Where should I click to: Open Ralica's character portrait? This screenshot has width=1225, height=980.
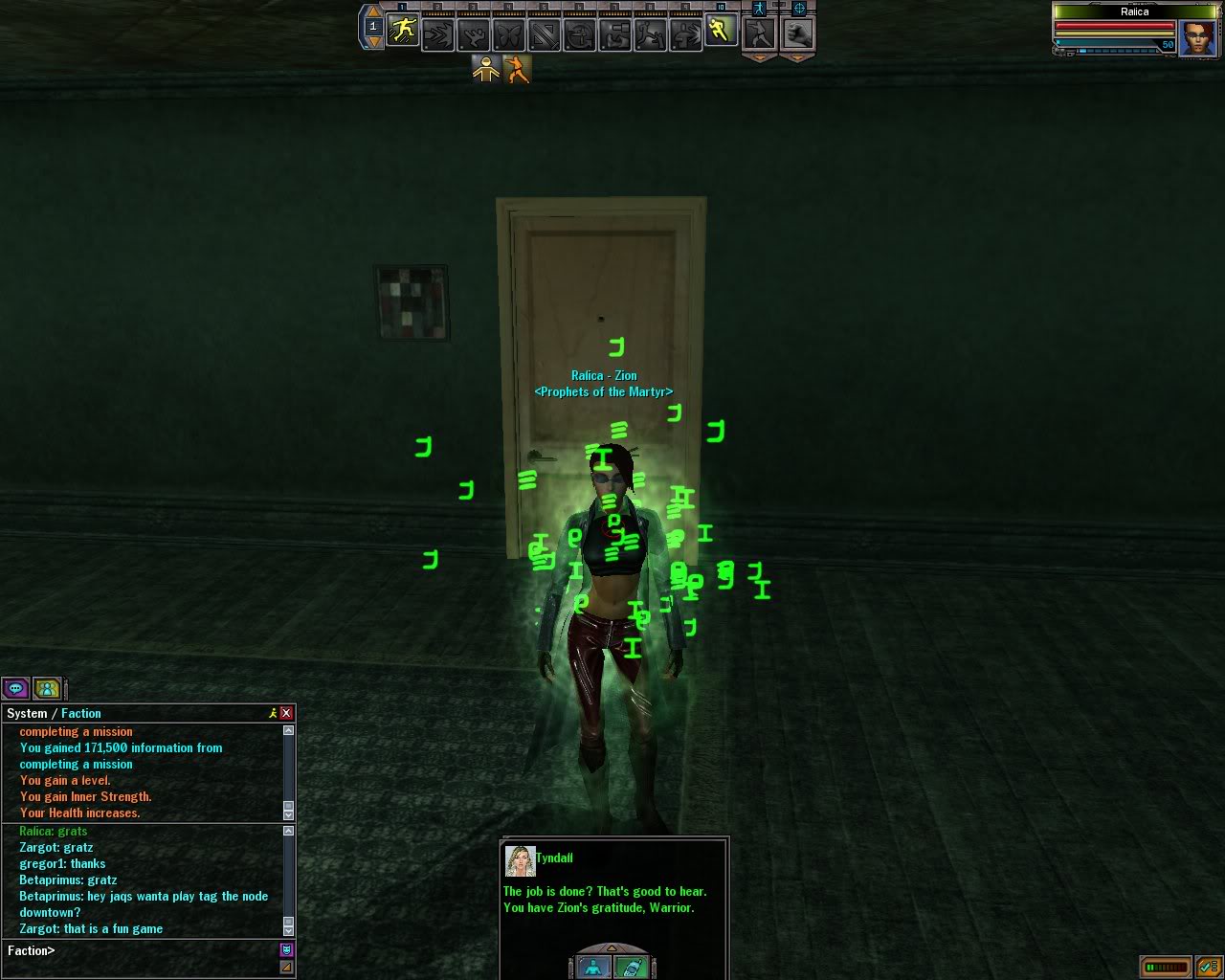pos(1197,38)
